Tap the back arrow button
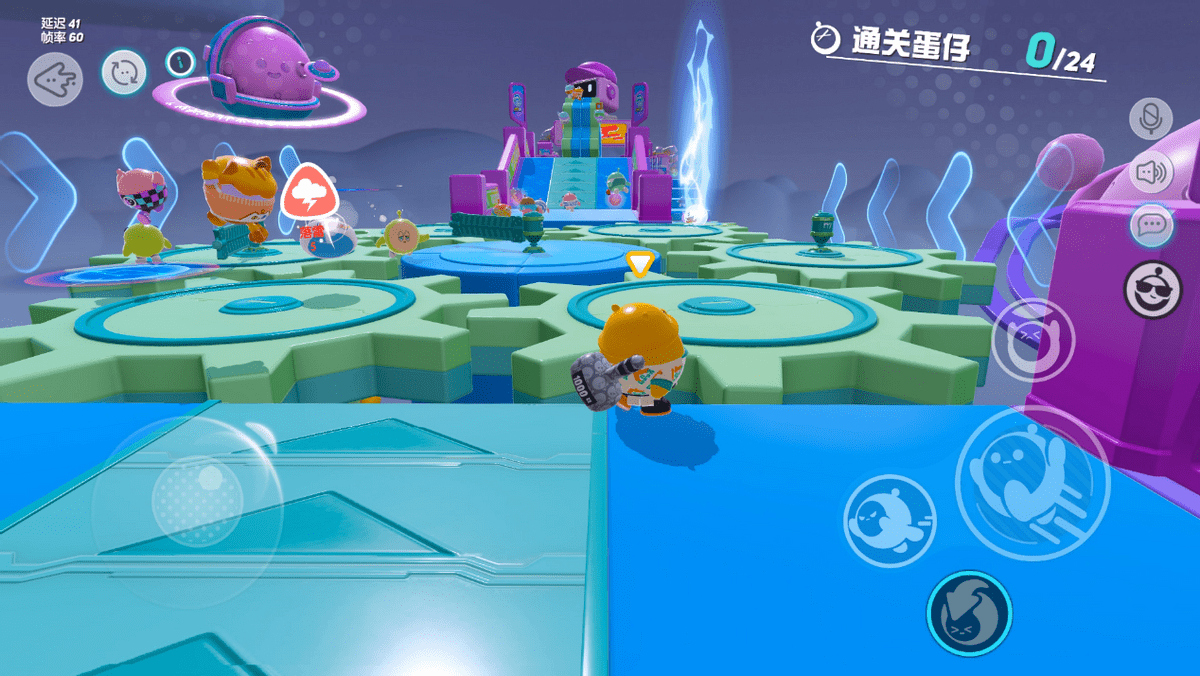This screenshot has height=676, width=1200. coord(55,79)
